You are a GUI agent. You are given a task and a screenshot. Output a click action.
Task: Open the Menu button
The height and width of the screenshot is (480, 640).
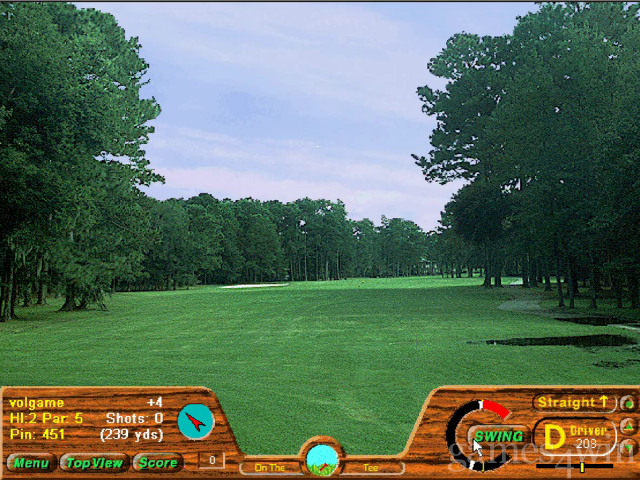[30, 462]
